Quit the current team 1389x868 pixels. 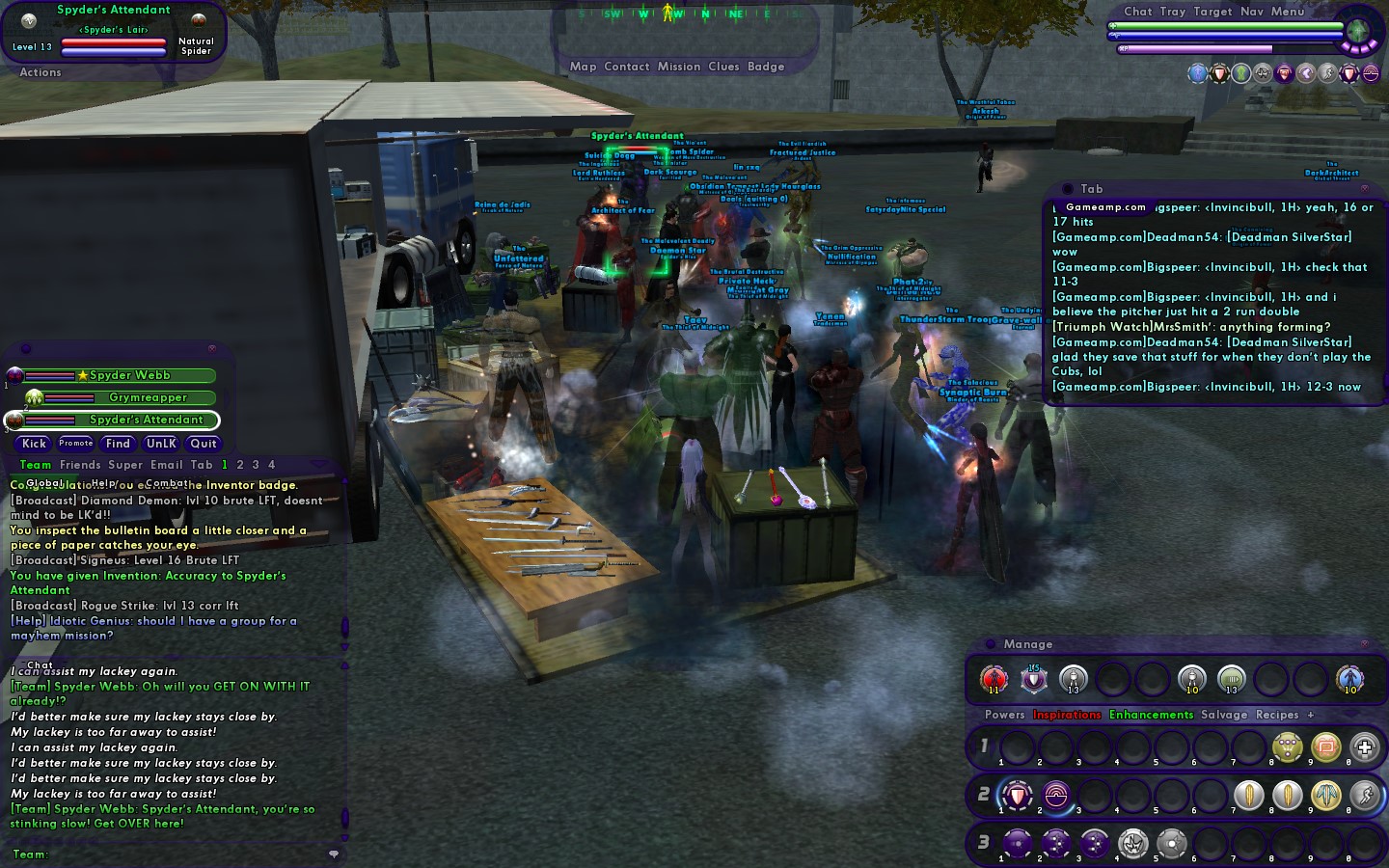pos(204,444)
